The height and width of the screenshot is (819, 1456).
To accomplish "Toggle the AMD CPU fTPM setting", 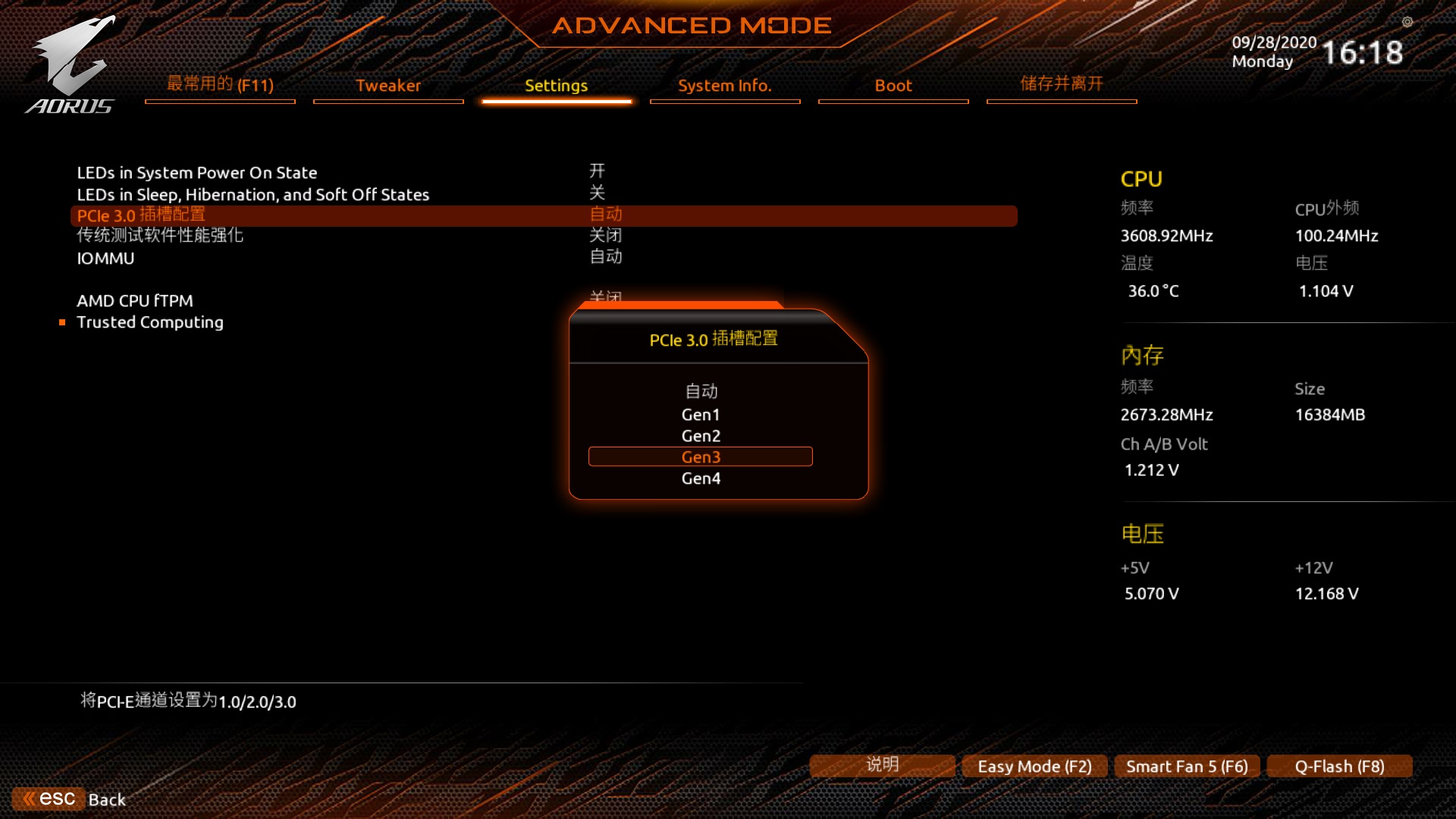I will tap(134, 301).
